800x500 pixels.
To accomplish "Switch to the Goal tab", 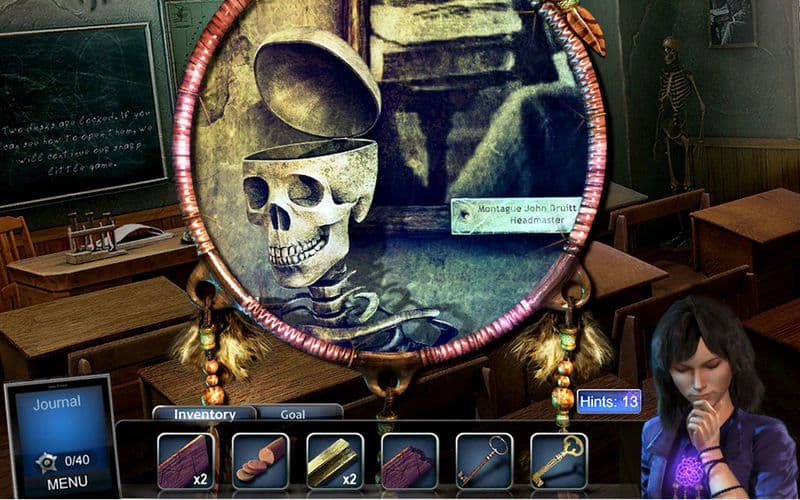I will click(294, 412).
